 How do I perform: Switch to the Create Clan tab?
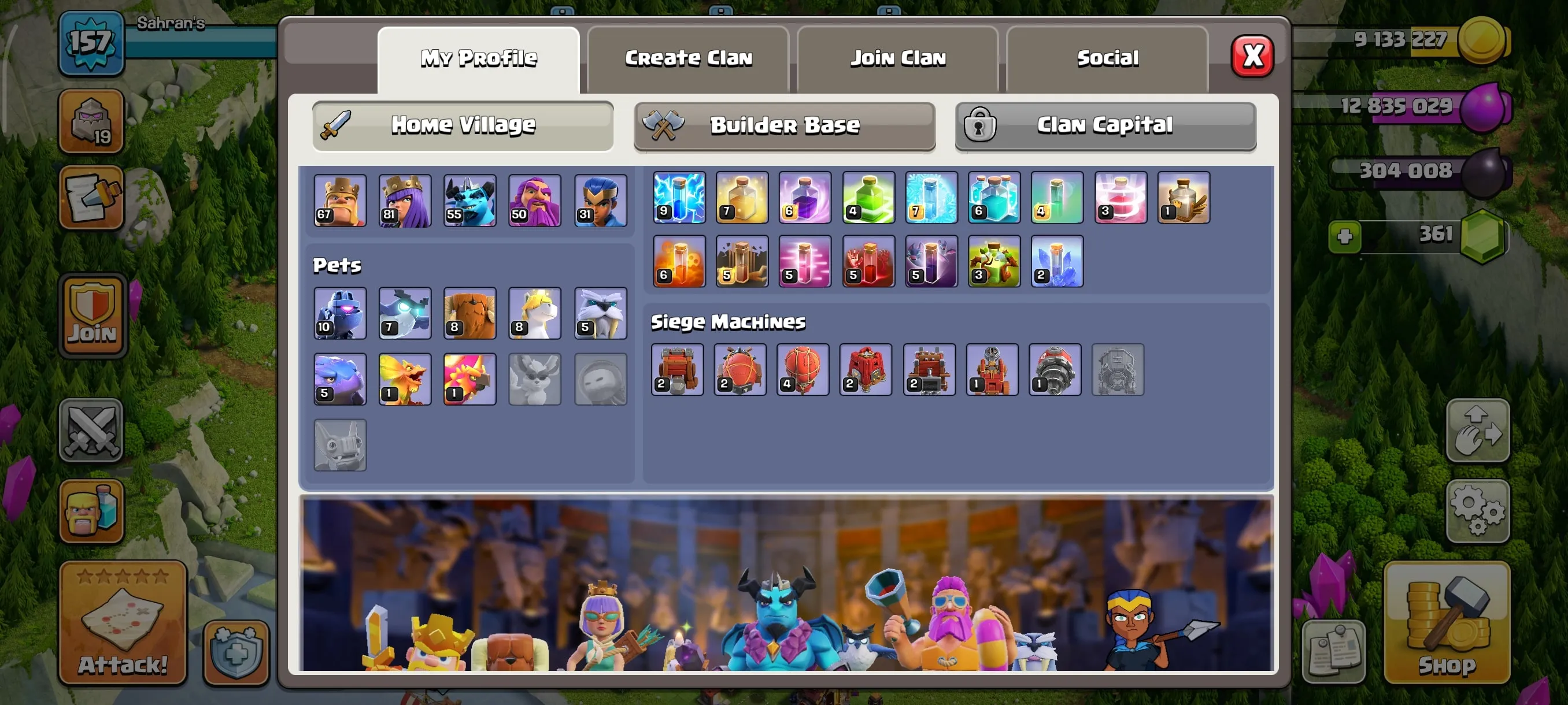pos(688,58)
